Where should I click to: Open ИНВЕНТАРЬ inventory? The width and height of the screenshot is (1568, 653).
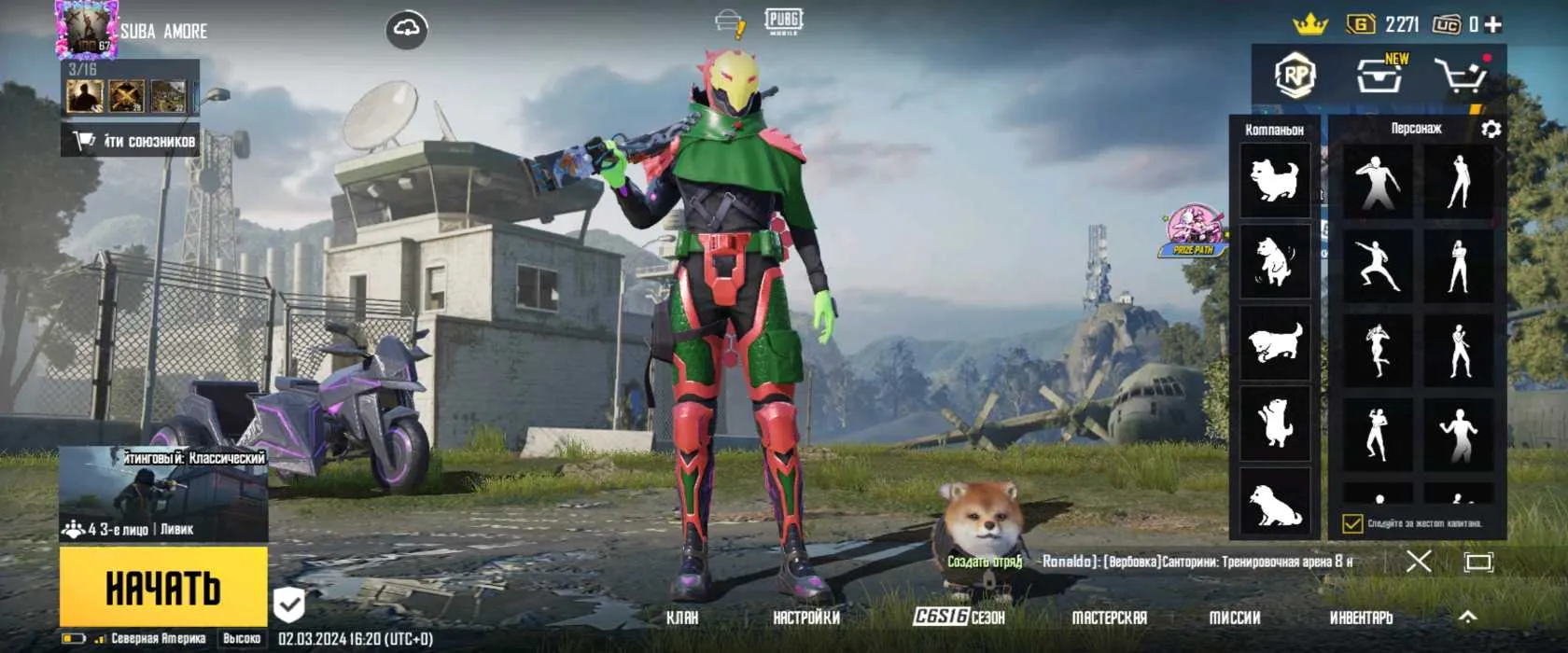point(1361,618)
